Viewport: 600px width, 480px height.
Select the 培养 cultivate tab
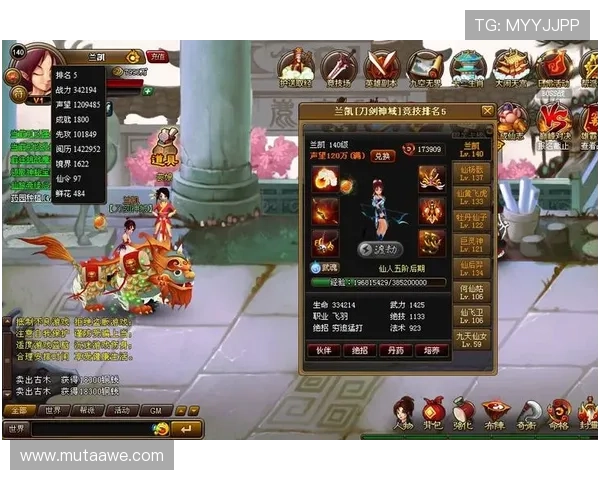click(429, 350)
